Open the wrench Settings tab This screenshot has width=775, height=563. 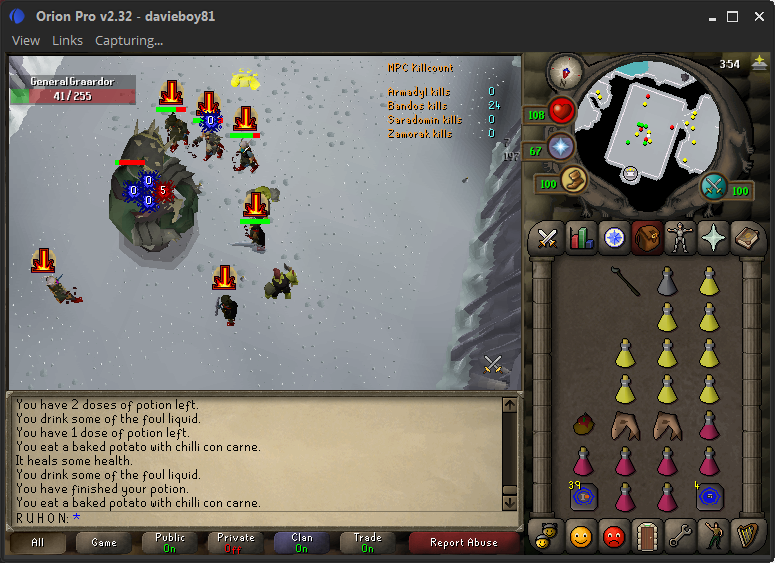679,536
